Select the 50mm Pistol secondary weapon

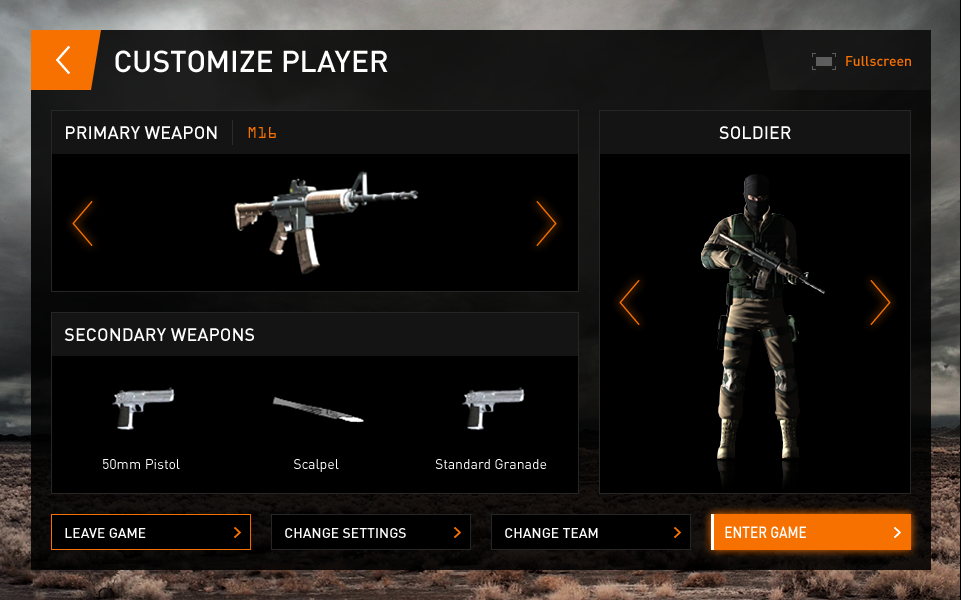[142, 425]
